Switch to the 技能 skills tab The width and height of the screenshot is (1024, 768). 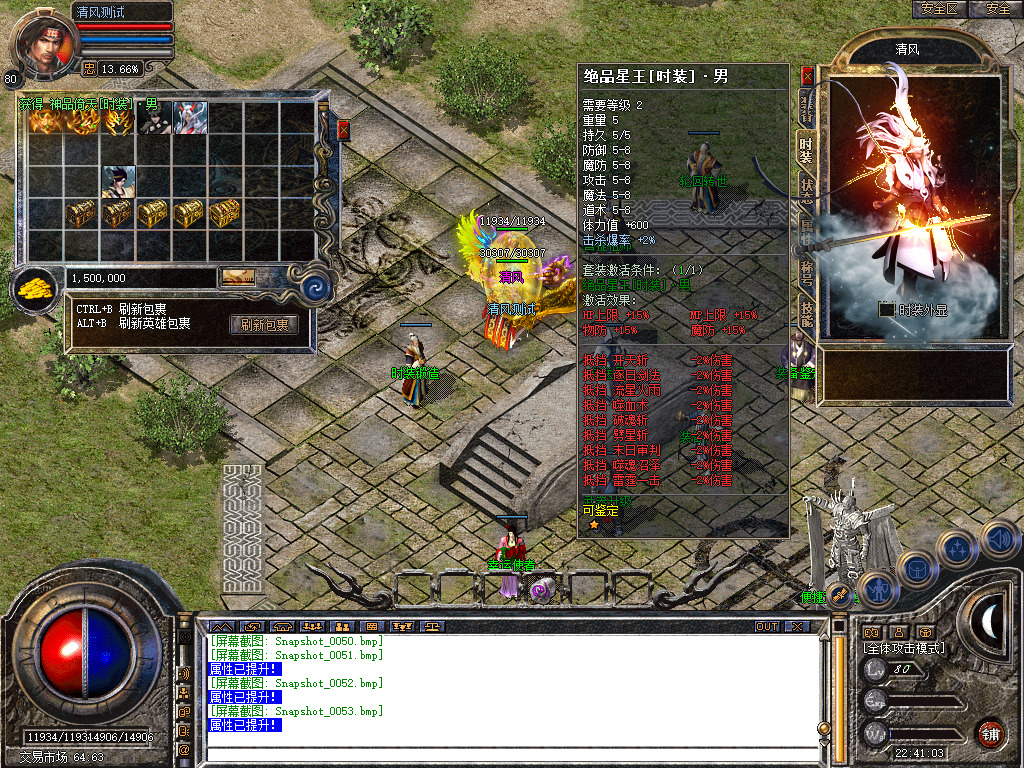point(806,314)
